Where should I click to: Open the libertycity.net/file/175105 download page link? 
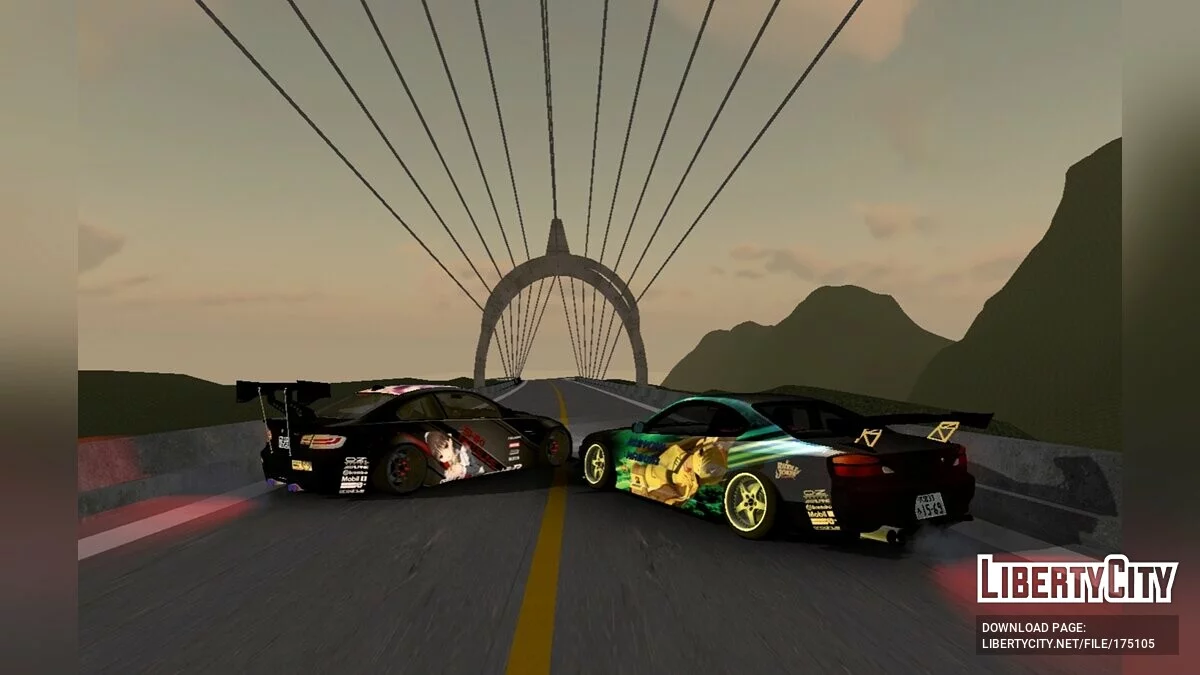(x=1068, y=643)
